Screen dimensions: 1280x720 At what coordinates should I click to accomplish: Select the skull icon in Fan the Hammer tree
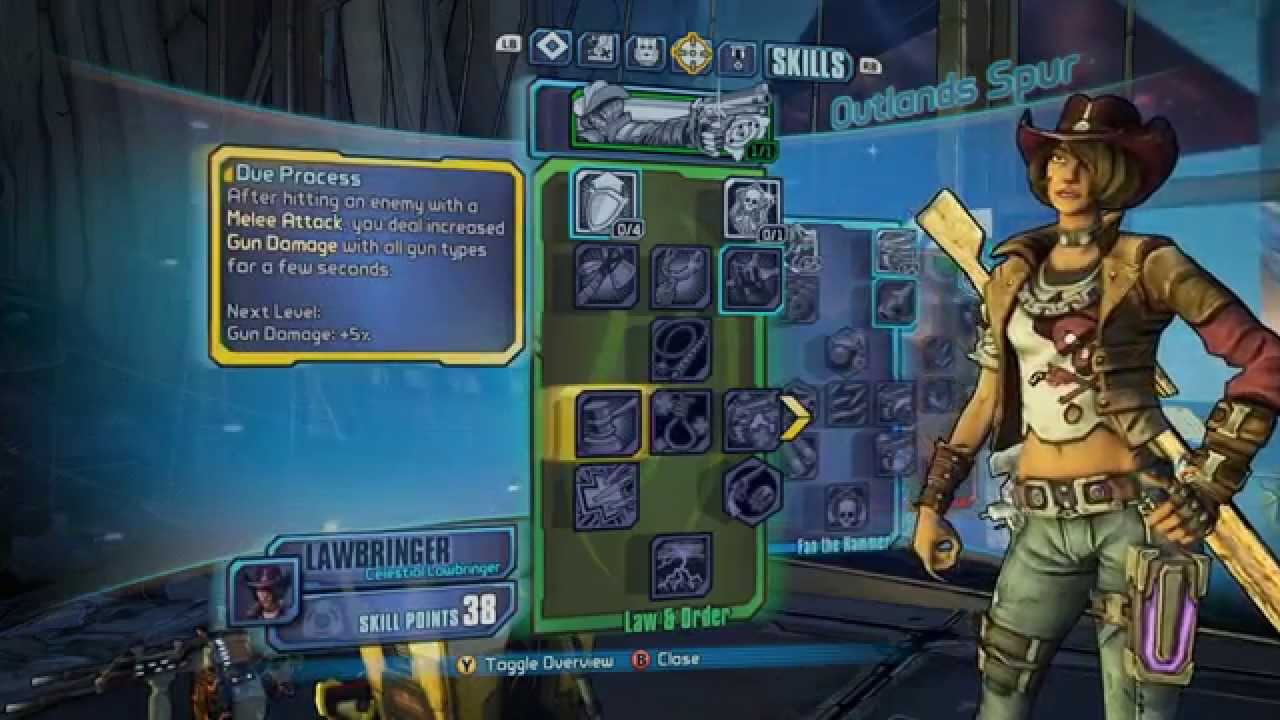coord(846,505)
